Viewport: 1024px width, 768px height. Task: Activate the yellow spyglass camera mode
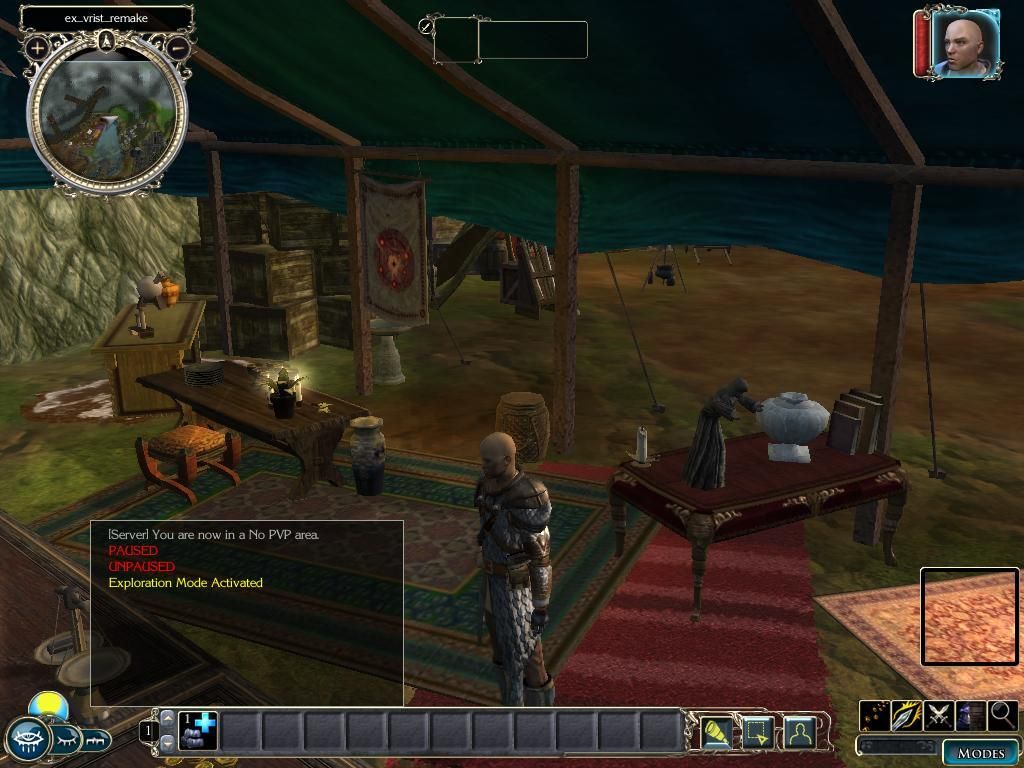click(716, 734)
